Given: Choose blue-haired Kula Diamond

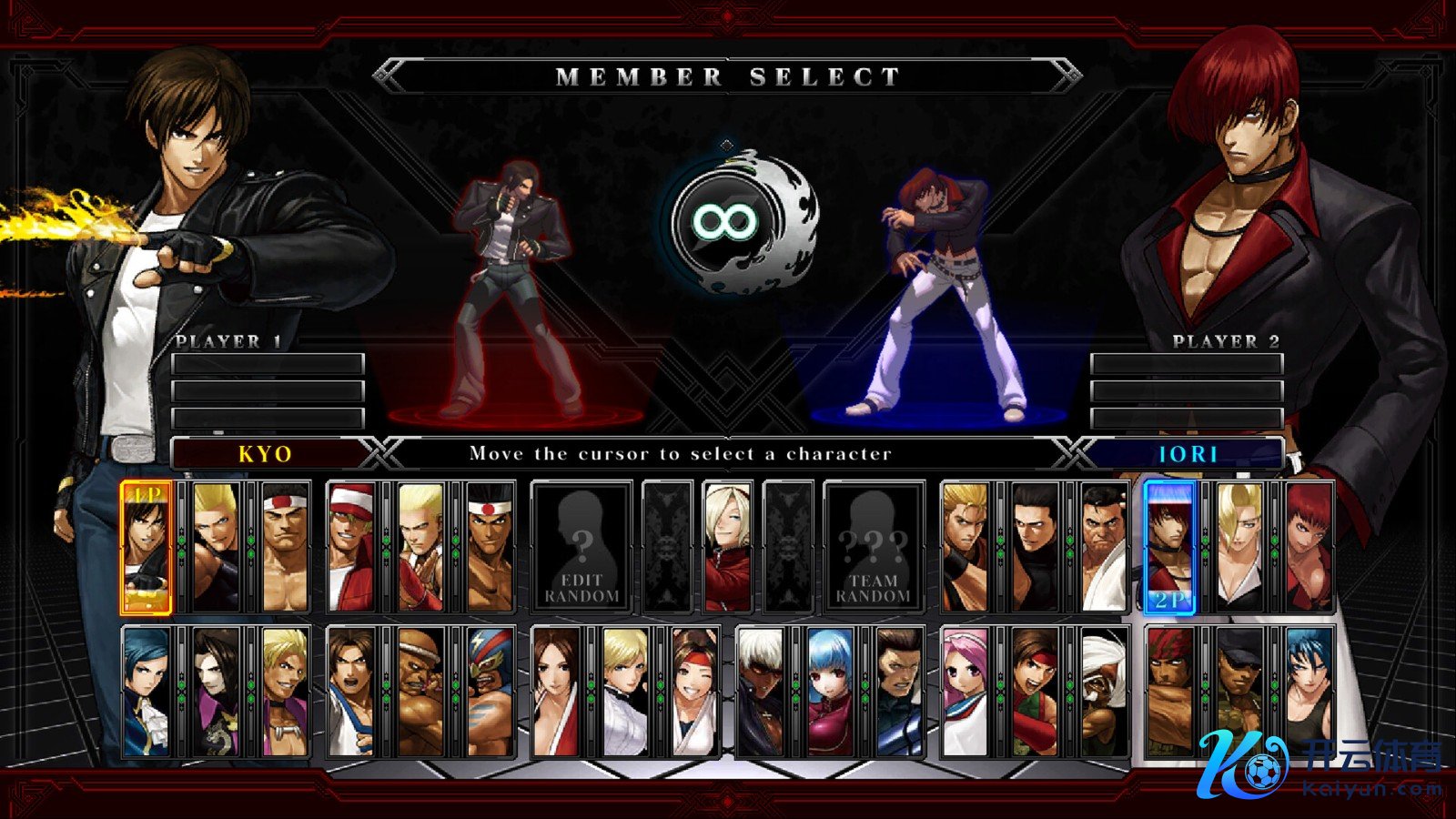Looking at the screenshot, I should (x=829, y=693).
